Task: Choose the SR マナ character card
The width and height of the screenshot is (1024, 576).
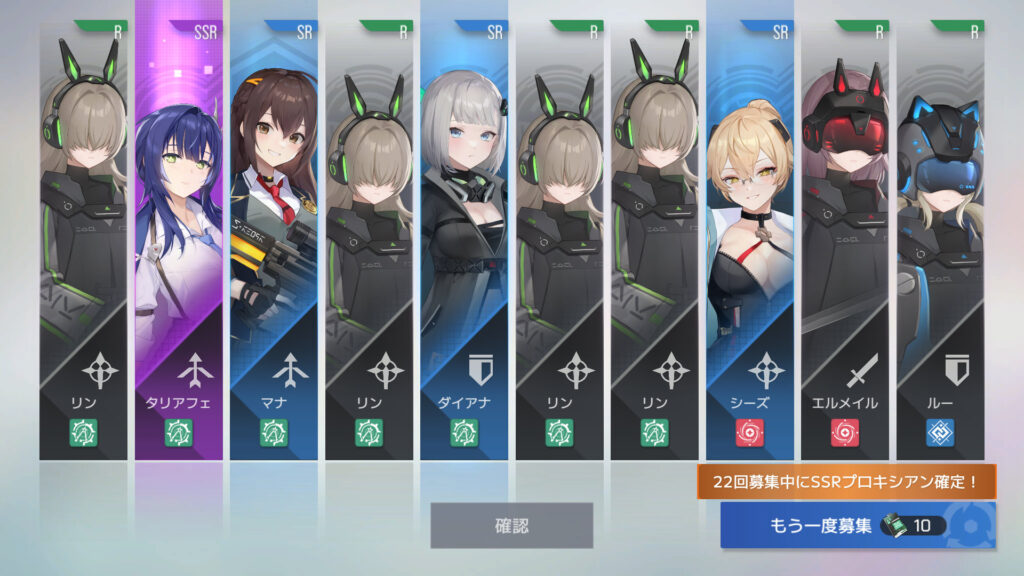Action: (x=274, y=240)
